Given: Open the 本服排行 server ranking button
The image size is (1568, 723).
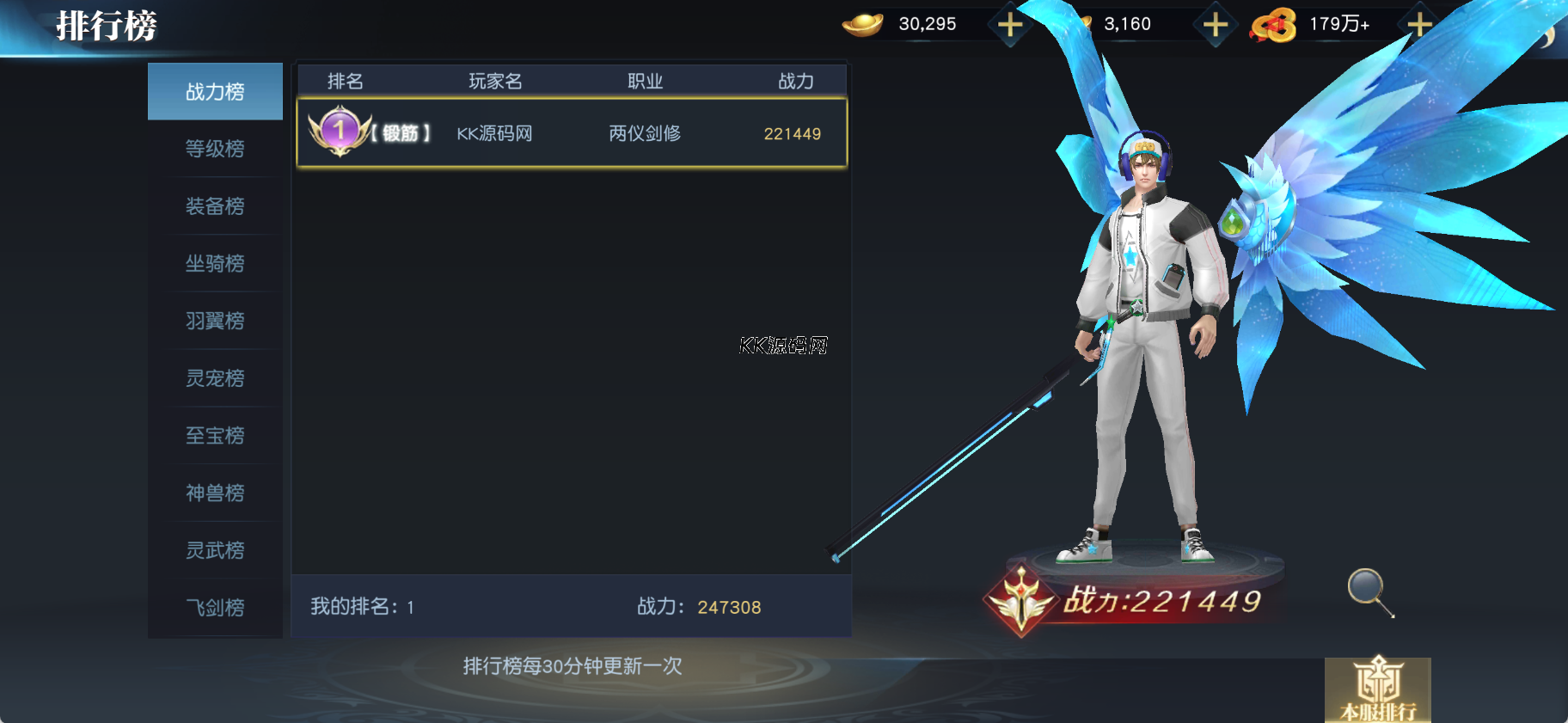Looking at the screenshot, I should tap(1377, 691).
